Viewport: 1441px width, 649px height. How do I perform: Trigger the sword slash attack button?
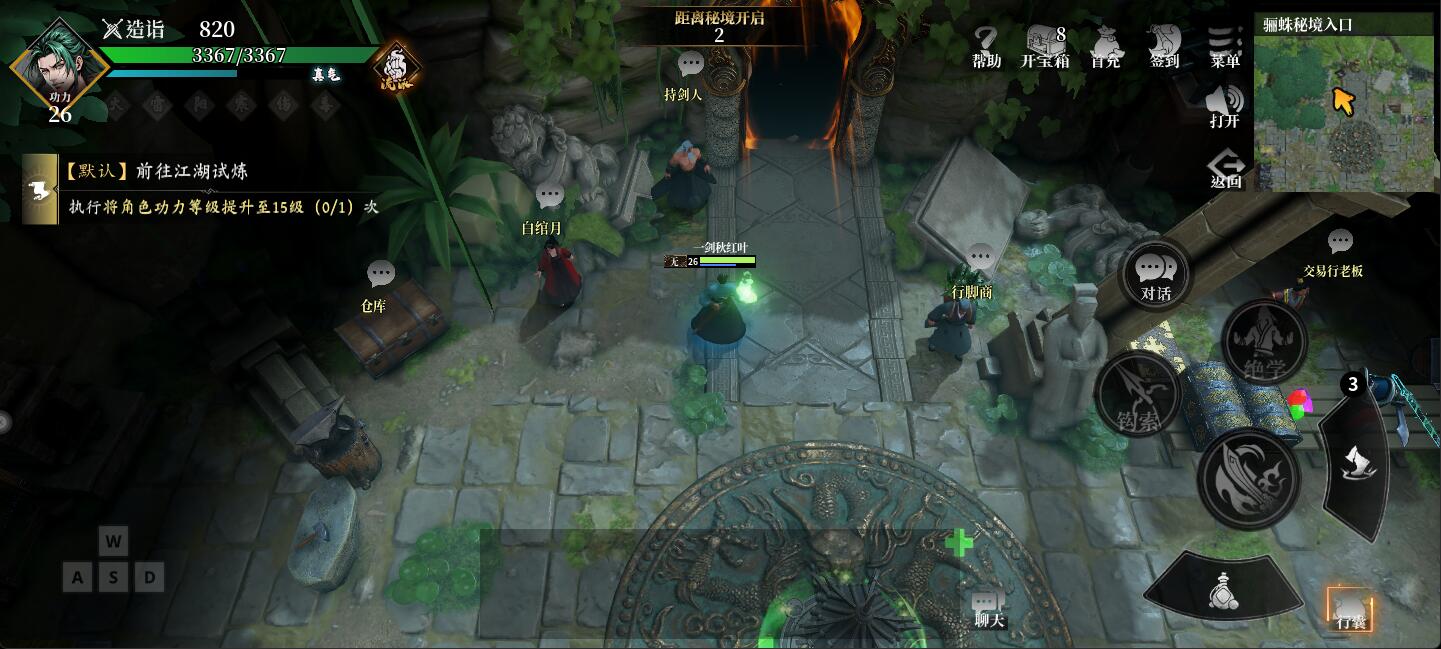1248,477
